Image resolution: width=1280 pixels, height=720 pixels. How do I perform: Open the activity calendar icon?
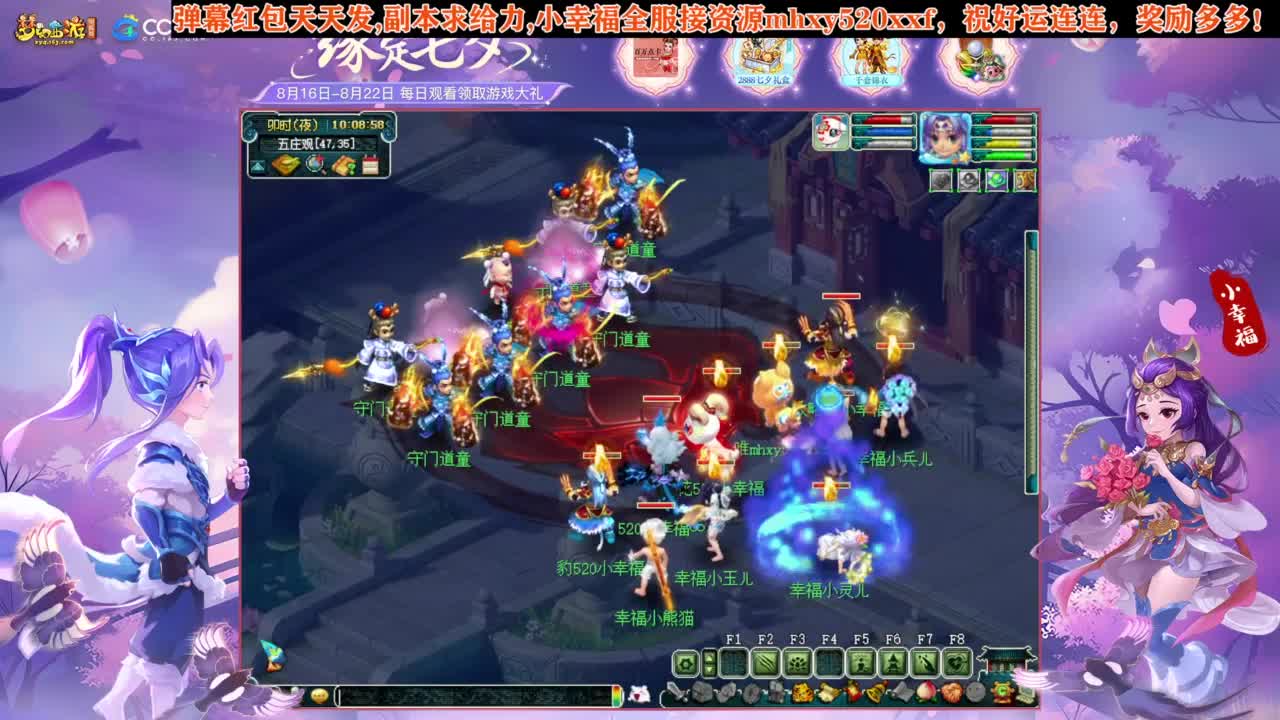370,165
